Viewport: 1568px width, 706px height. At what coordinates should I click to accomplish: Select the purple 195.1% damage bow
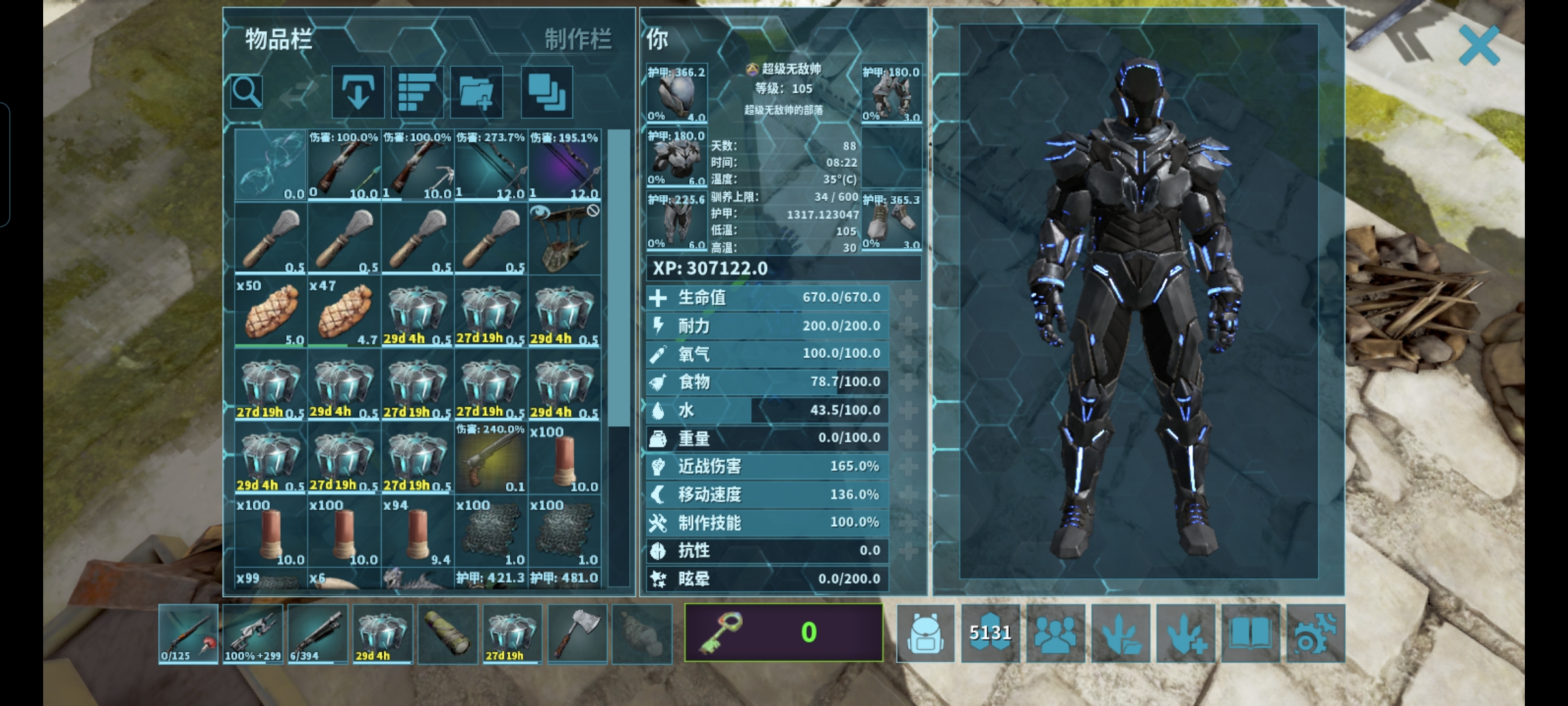(564, 165)
